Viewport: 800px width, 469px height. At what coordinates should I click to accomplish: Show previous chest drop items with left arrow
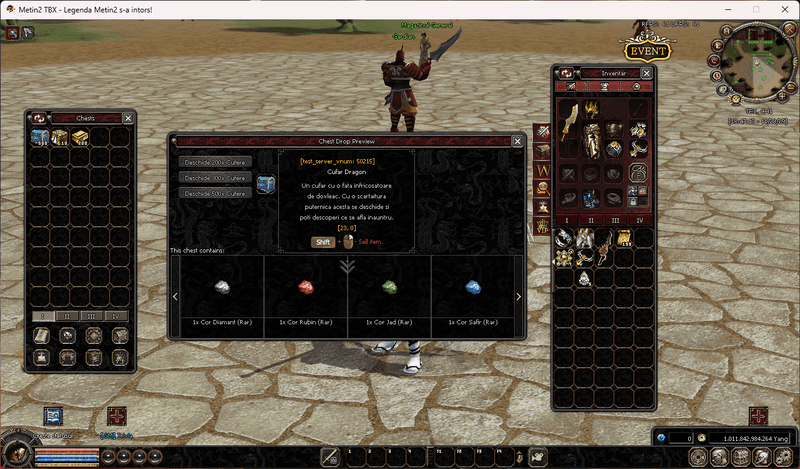coord(177,297)
